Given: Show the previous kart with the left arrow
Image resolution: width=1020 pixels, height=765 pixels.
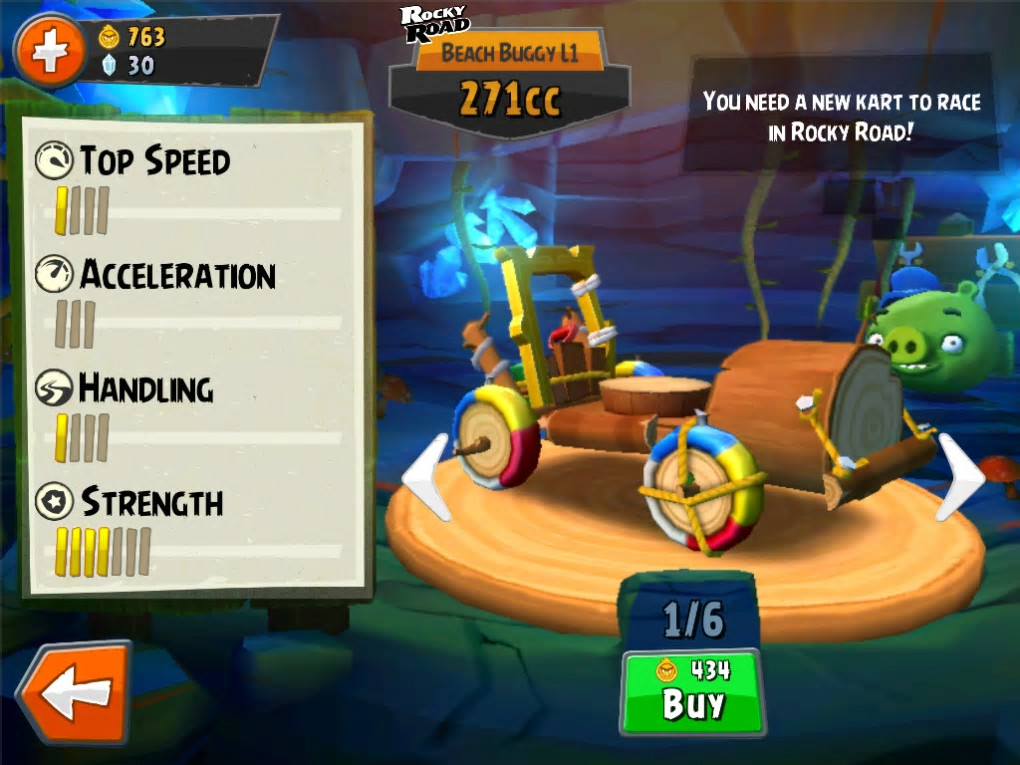Looking at the screenshot, I should (428, 477).
